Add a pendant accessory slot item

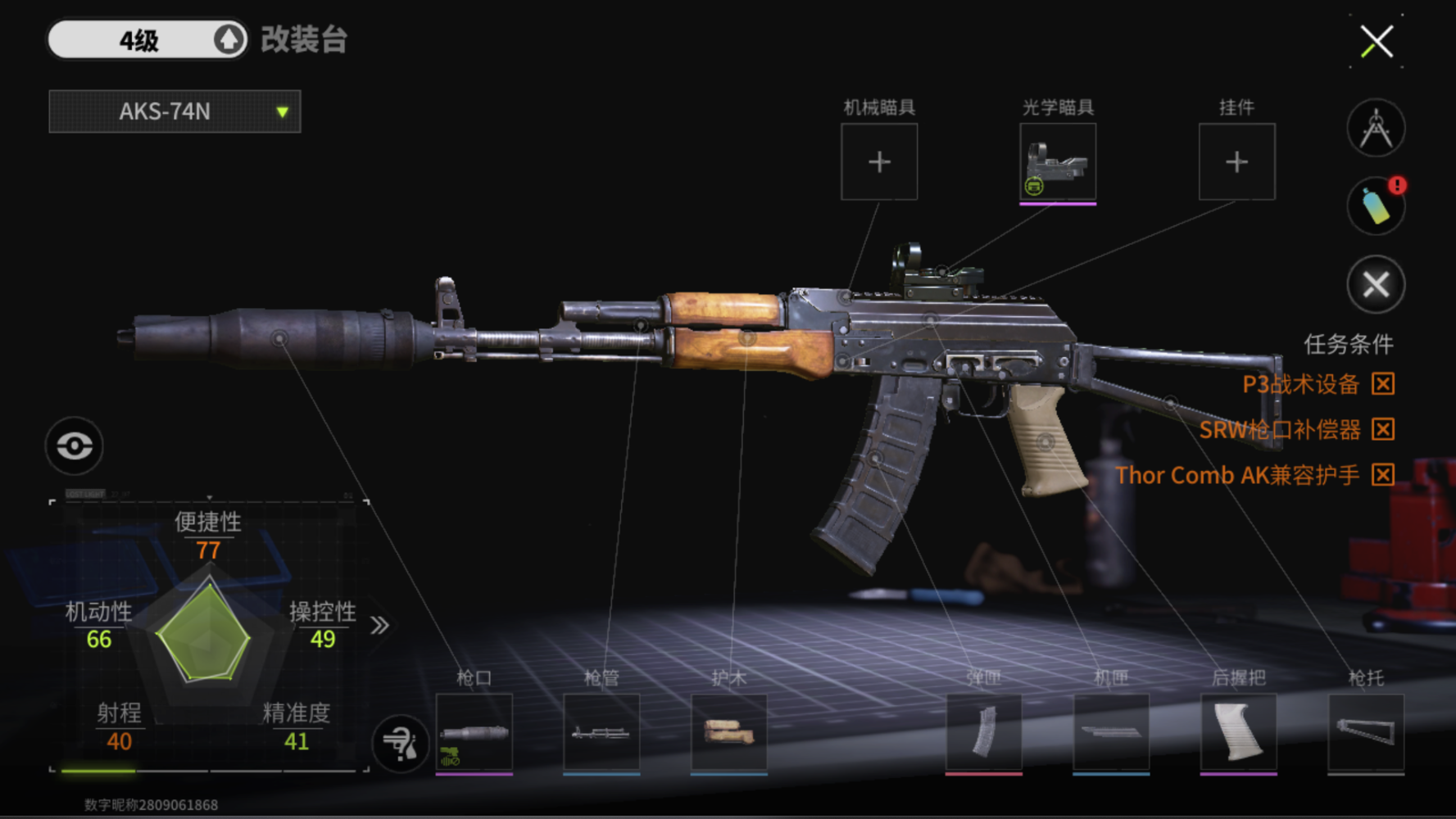[x=1236, y=162]
